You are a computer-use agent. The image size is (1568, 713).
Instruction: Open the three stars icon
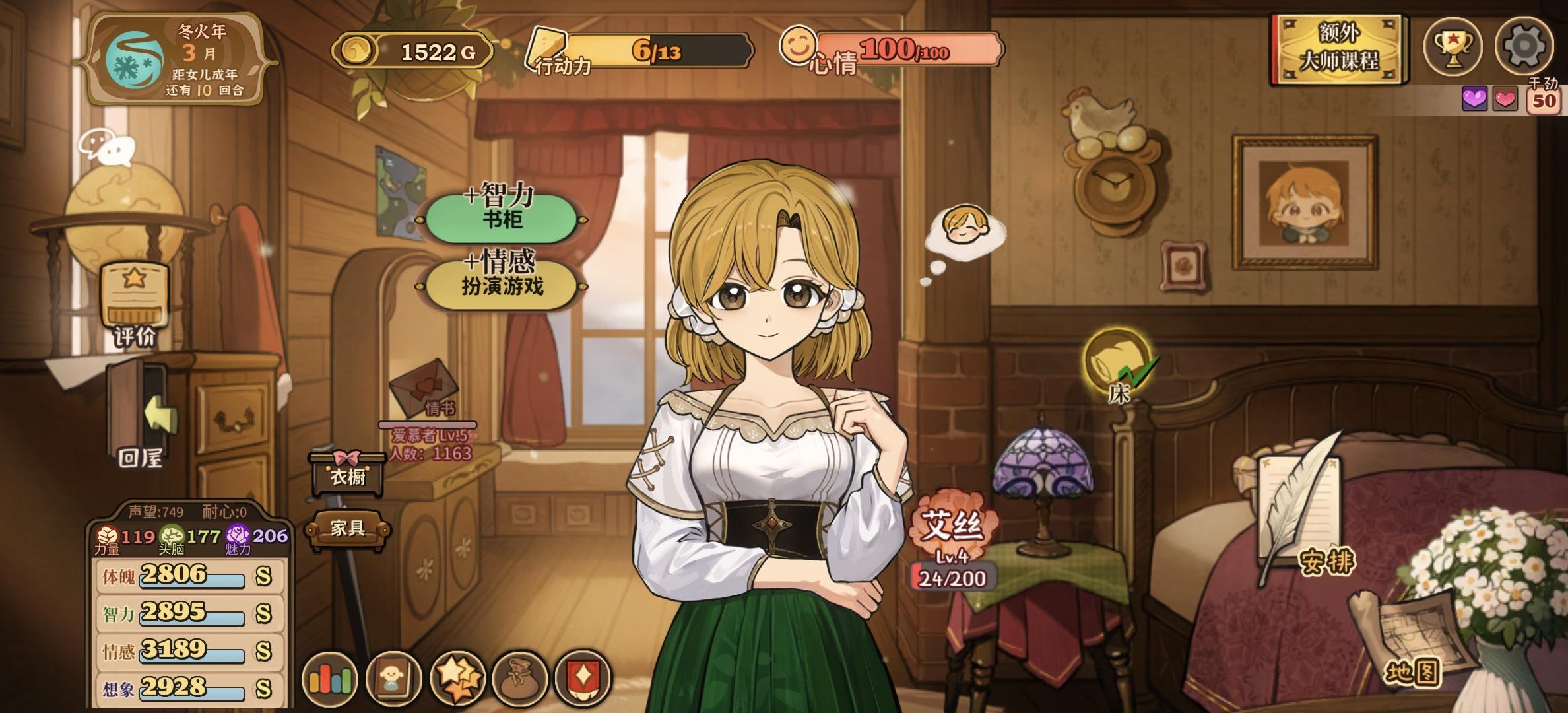pos(457,679)
